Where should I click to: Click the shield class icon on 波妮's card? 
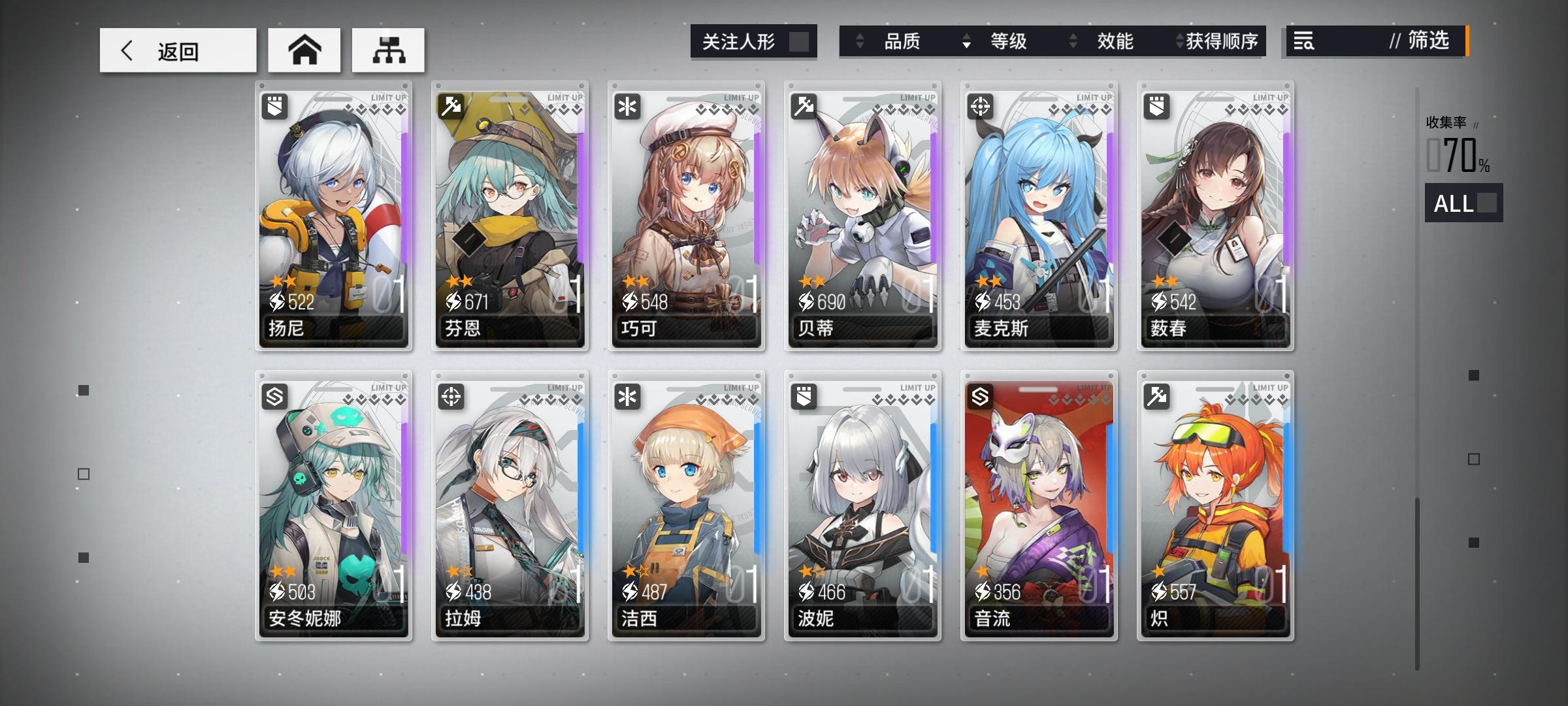[802, 397]
